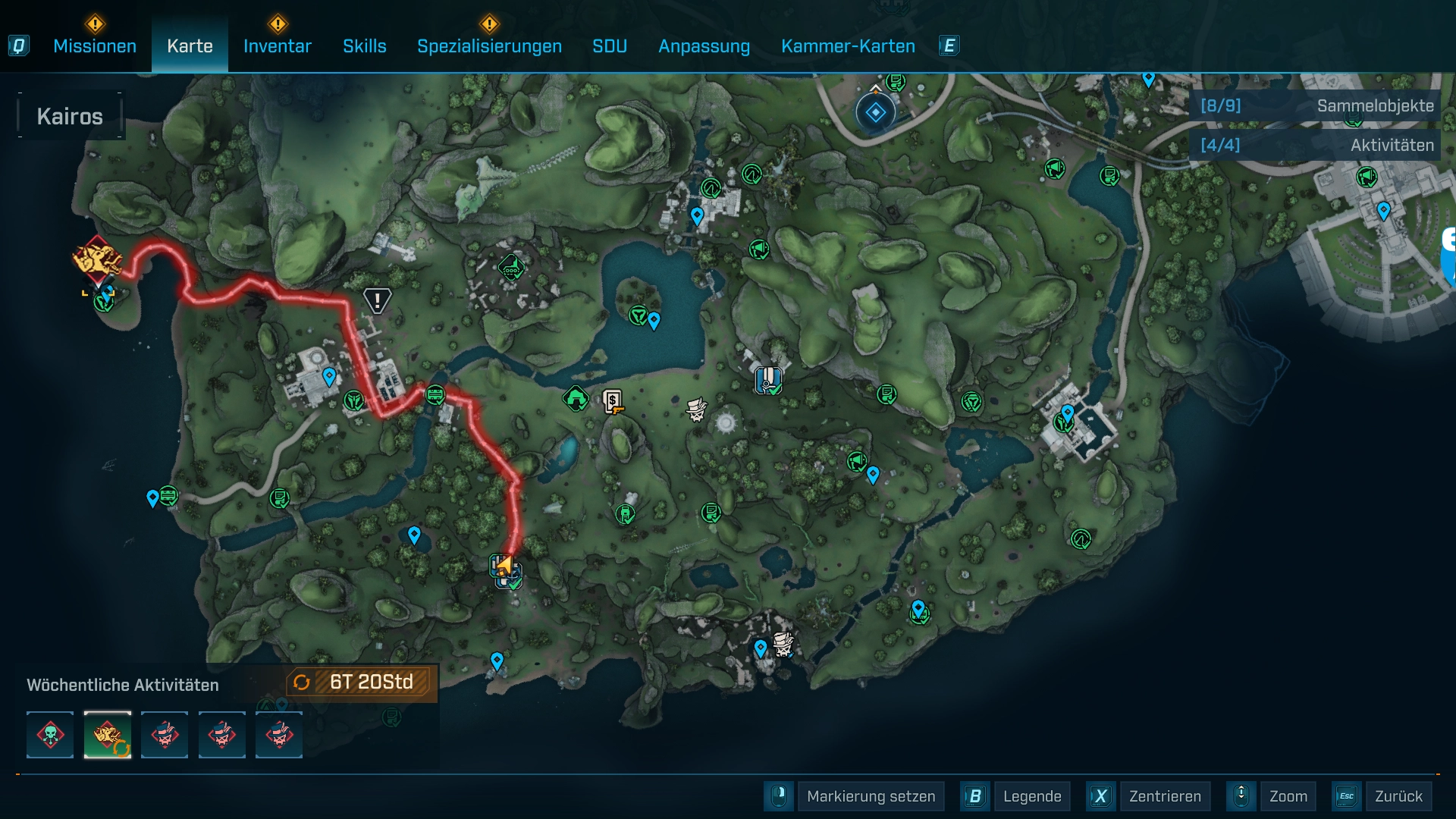
Task: Select the Skills tab
Action: click(x=365, y=46)
